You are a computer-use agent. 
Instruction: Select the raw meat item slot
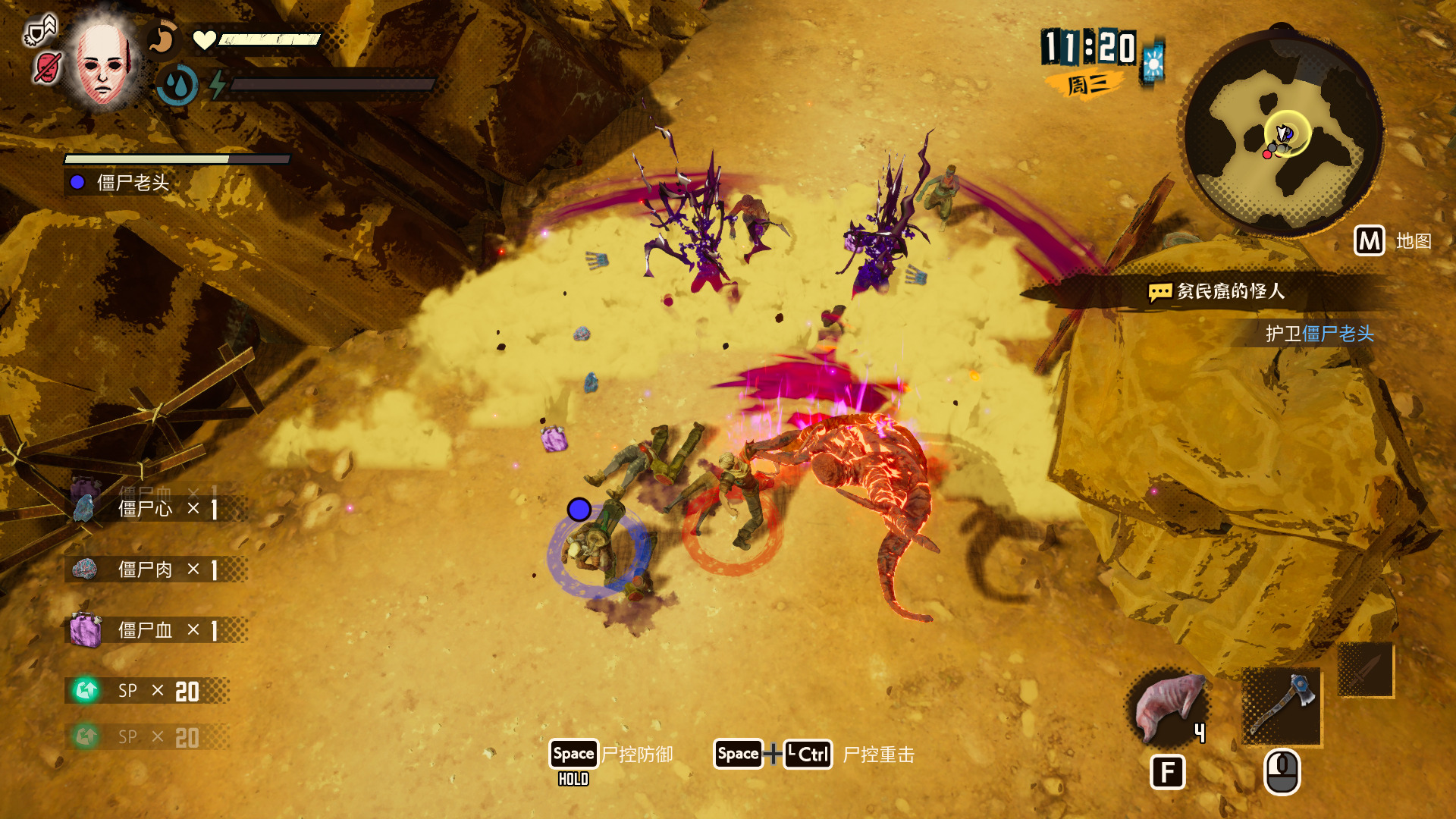(1168, 707)
